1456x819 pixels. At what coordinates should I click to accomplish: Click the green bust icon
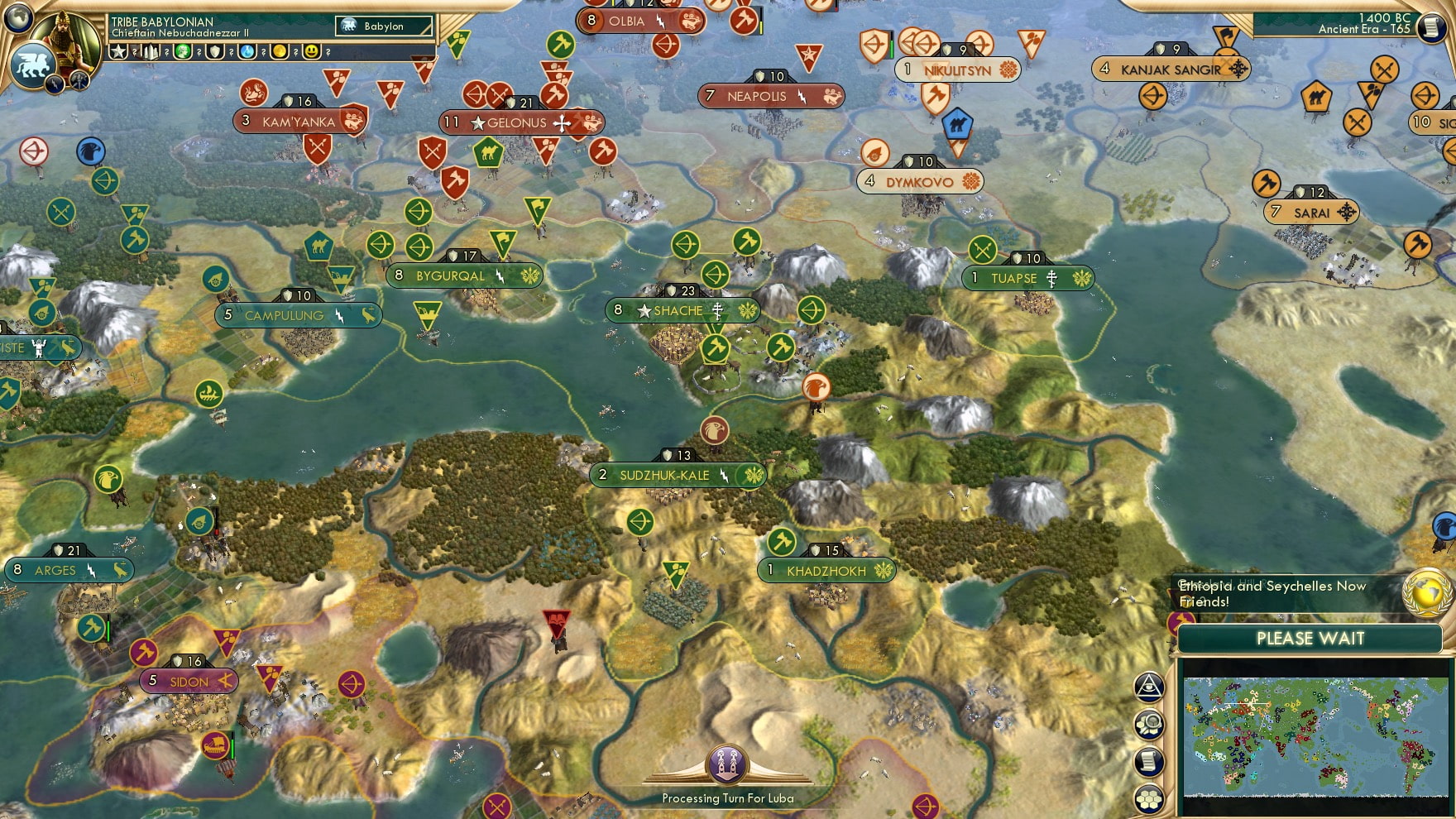[x=183, y=51]
